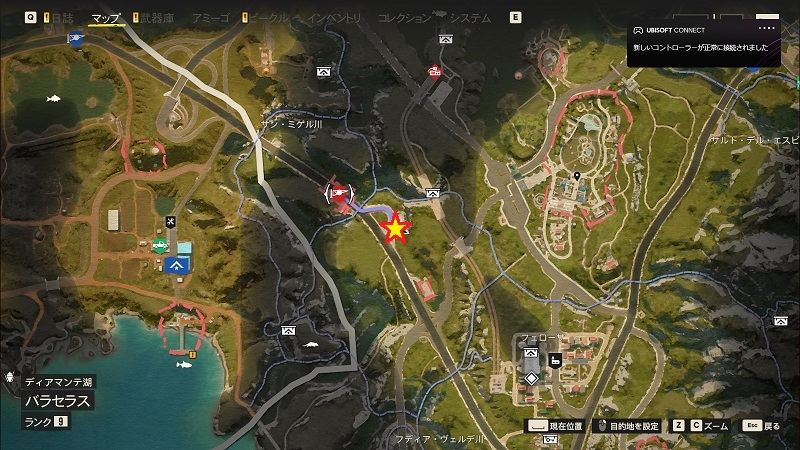Viewport: 800px width, 450px height.
Task: Click the green vehicle pickup marker
Action: 160,244
